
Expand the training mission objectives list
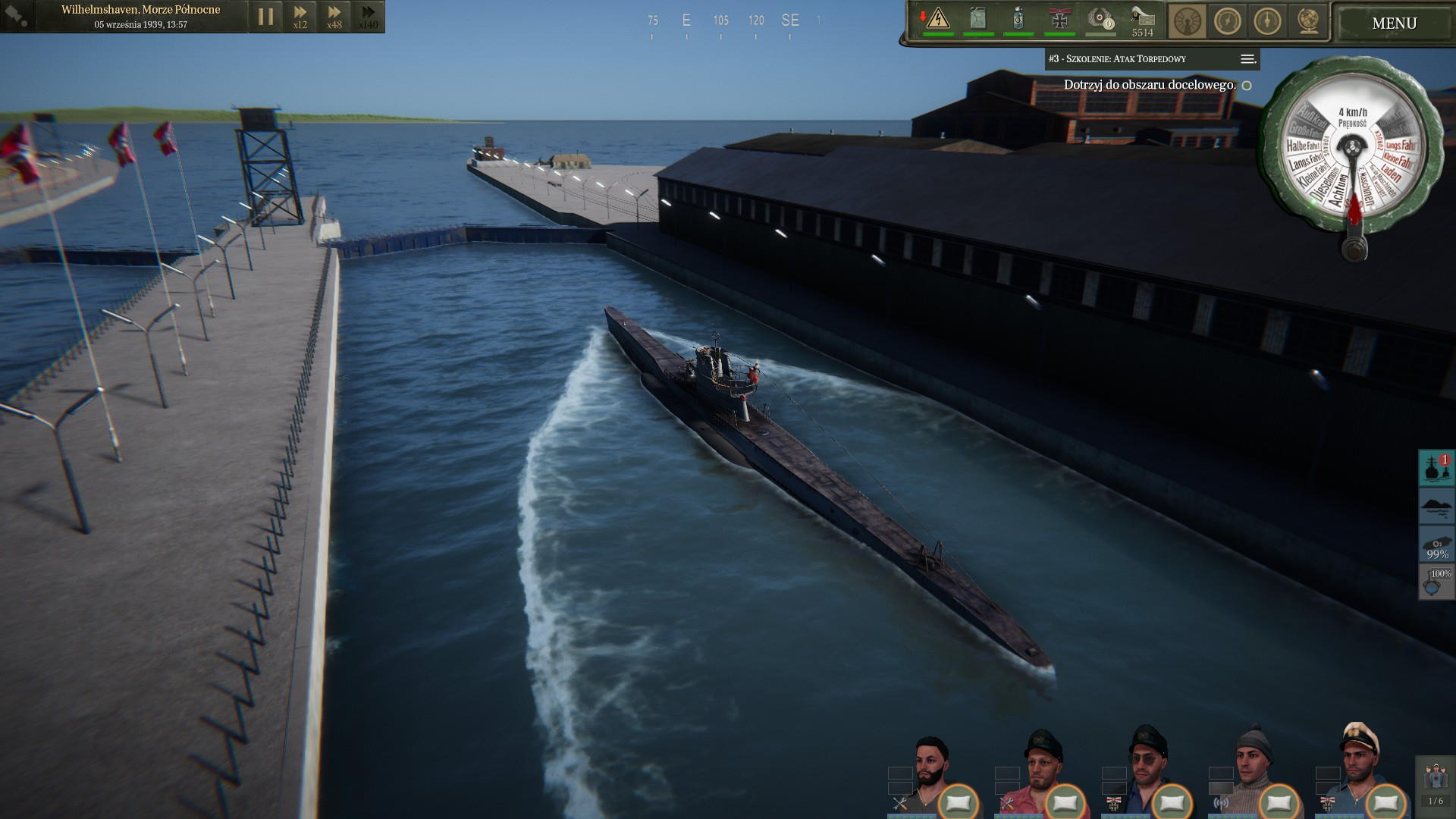tap(1247, 59)
